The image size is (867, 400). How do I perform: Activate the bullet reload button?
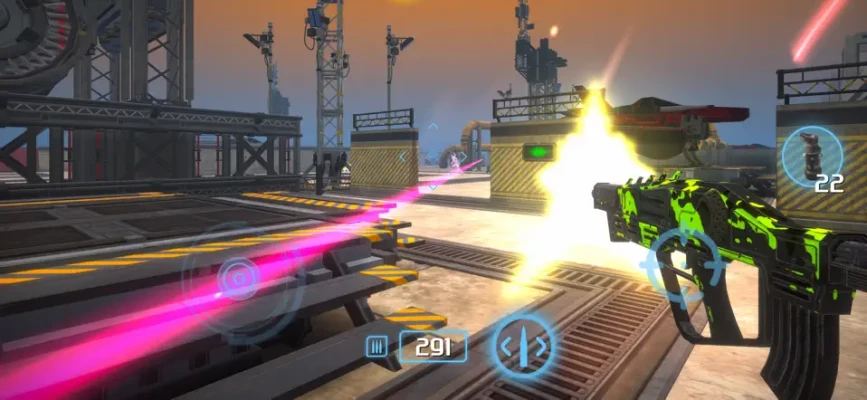524,347
